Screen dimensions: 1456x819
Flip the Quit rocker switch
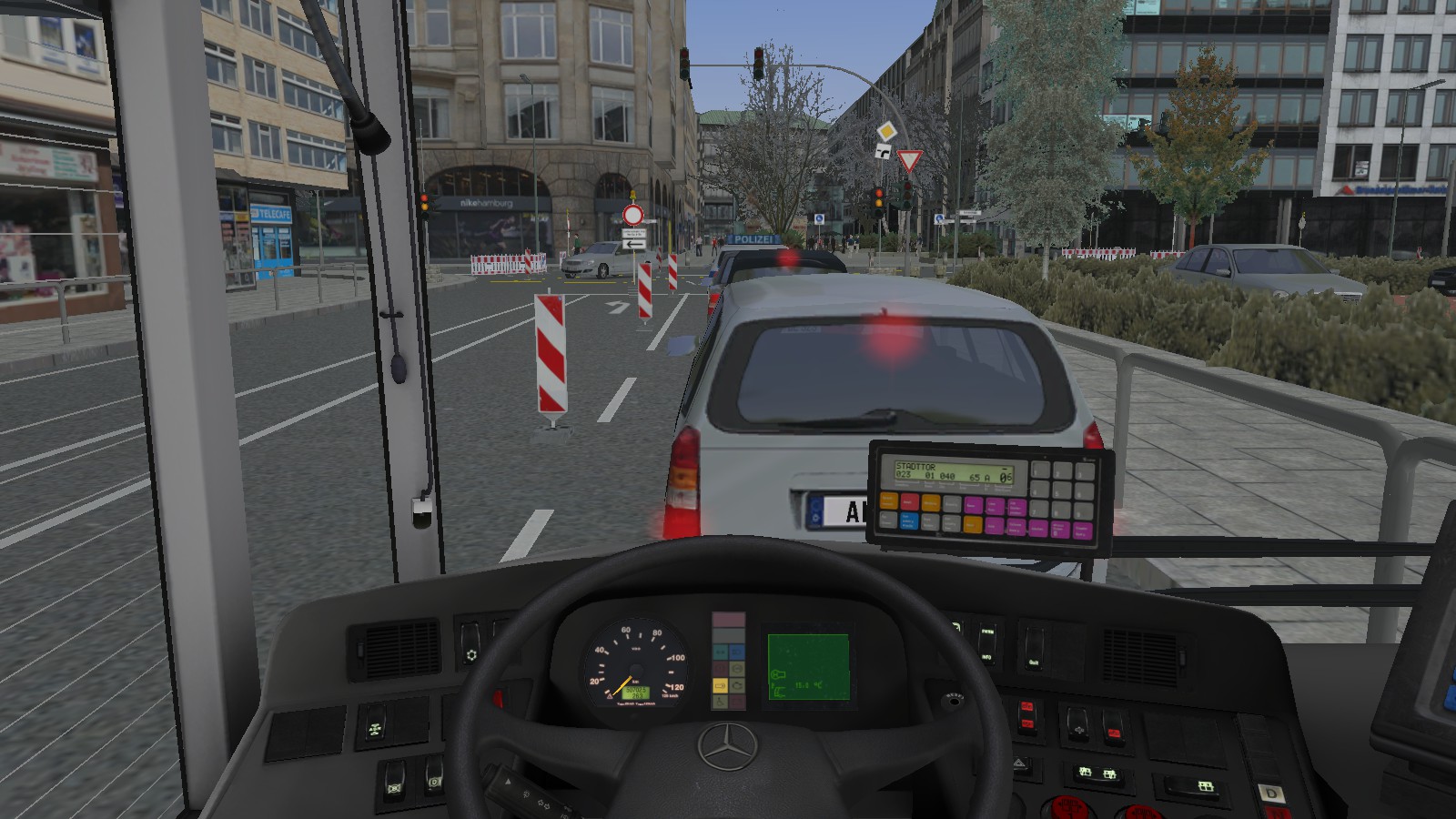(x=1034, y=651)
